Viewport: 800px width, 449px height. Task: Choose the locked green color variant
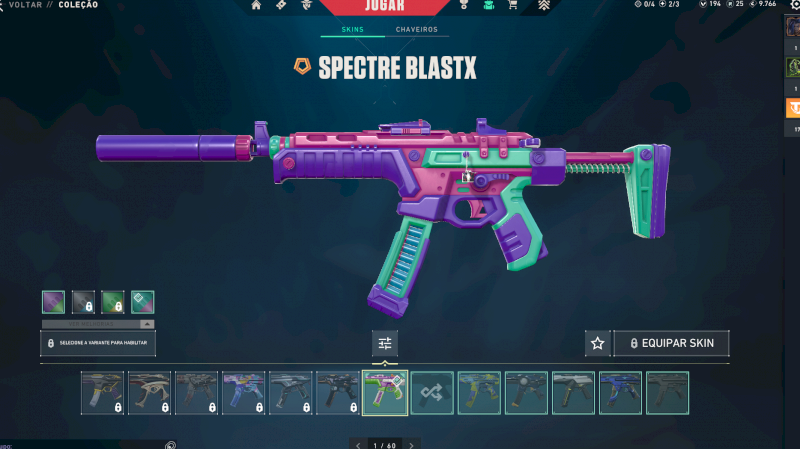(x=113, y=301)
